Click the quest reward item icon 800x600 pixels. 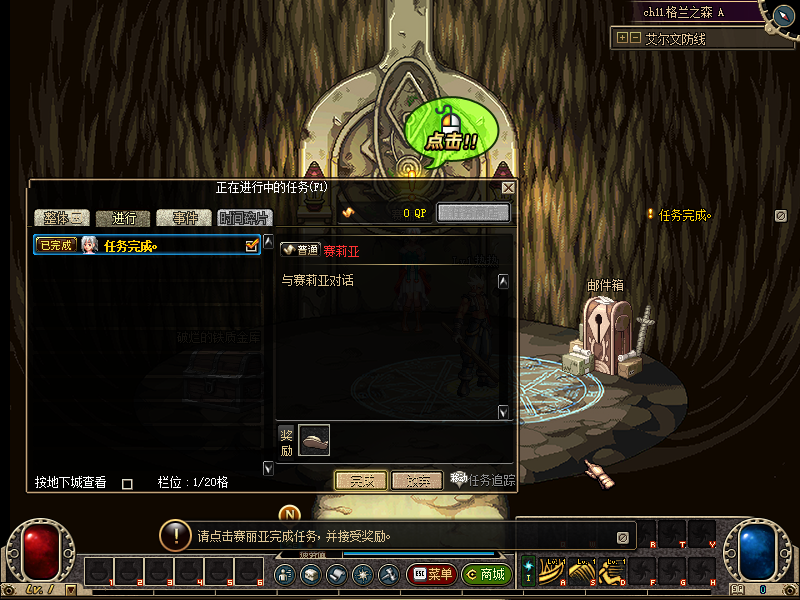click(314, 439)
